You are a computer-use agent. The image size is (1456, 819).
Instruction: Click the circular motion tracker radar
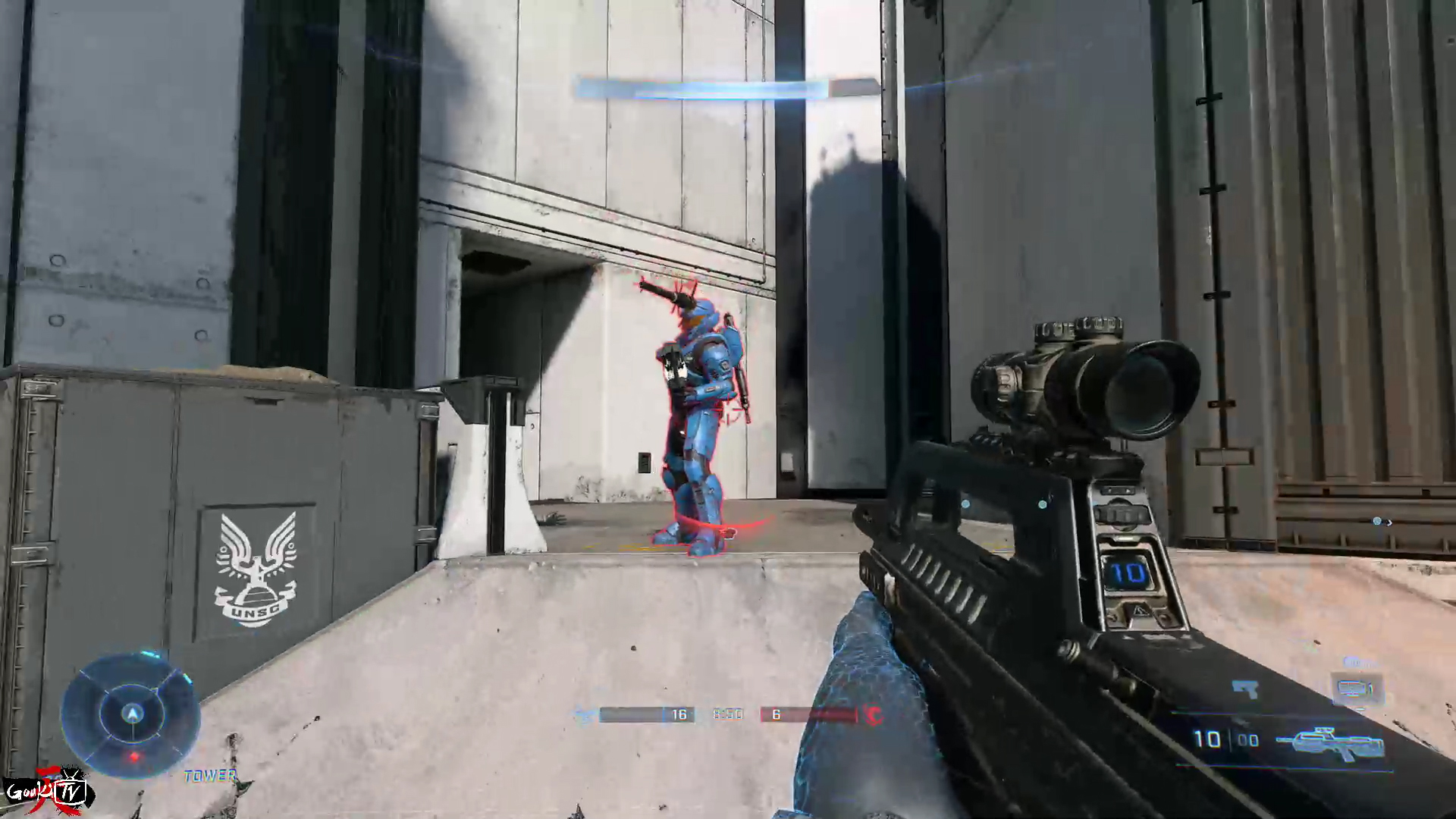132,714
